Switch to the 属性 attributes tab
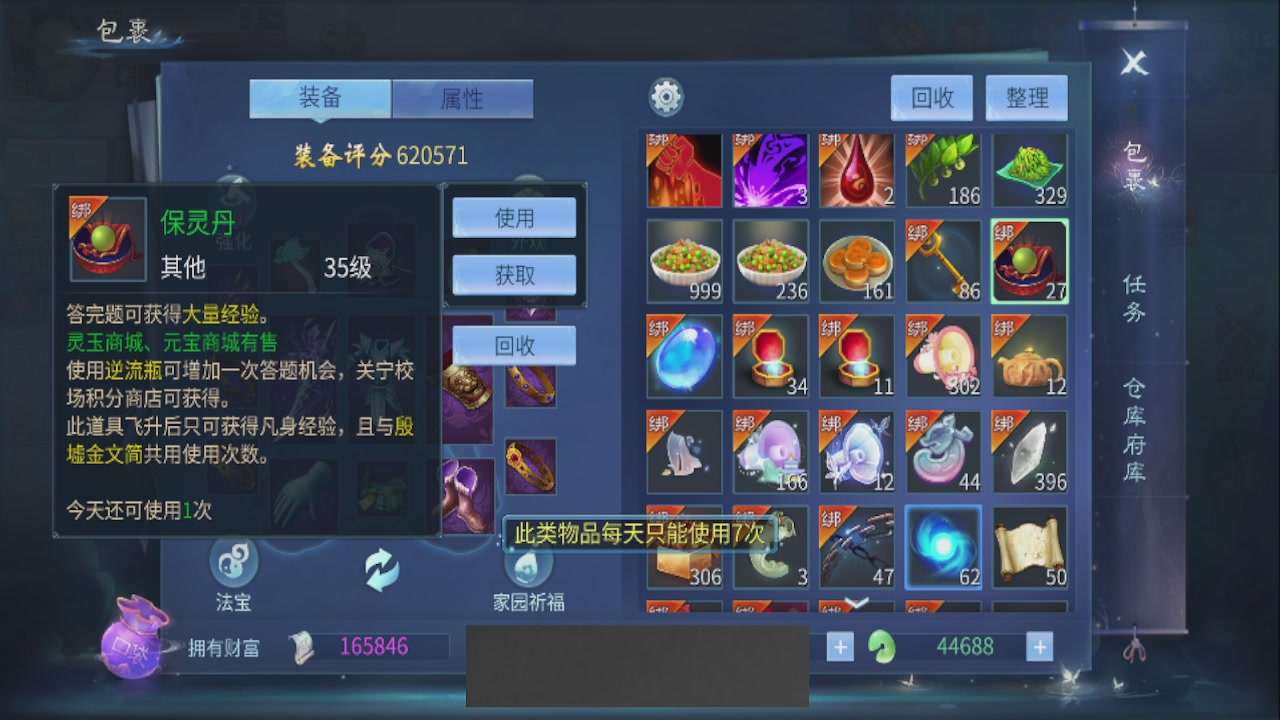The height and width of the screenshot is (720, 1280). [462, 98]
